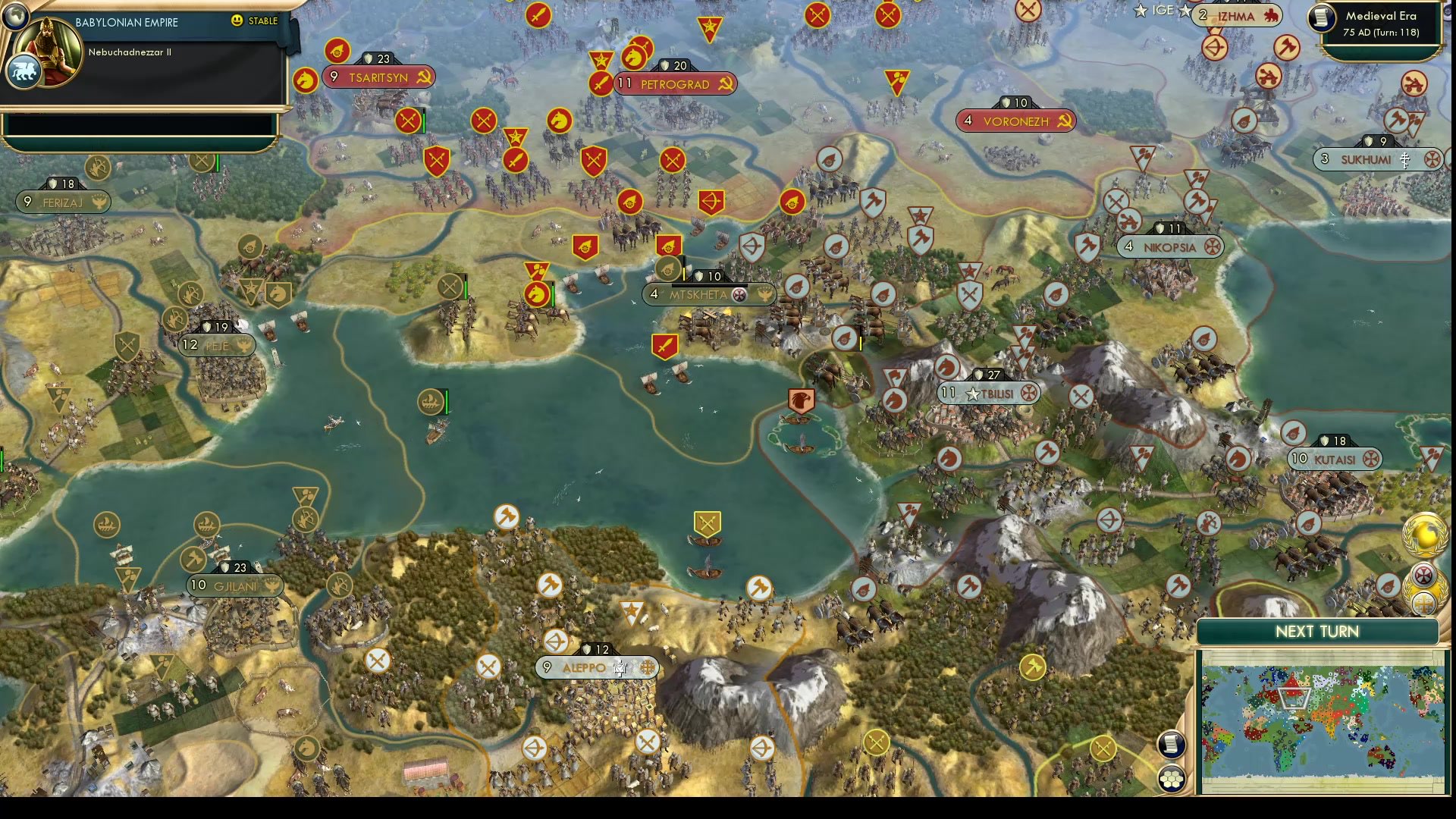Select the golden globe notification bubble
Viewport: 1456px width, 819px height.
pyautogui.click(x=1424, y=535)
